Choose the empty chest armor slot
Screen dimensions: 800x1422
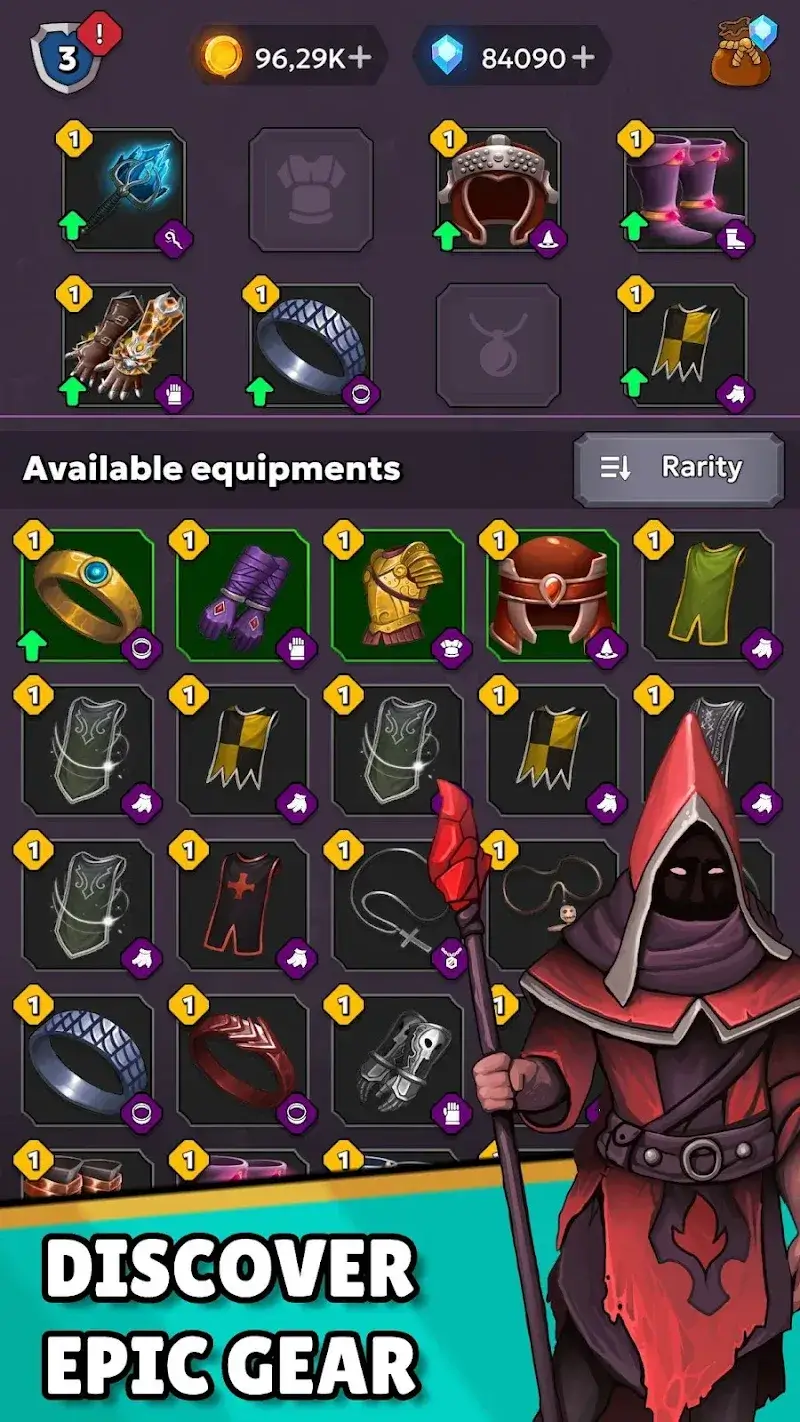pos(311,190)
